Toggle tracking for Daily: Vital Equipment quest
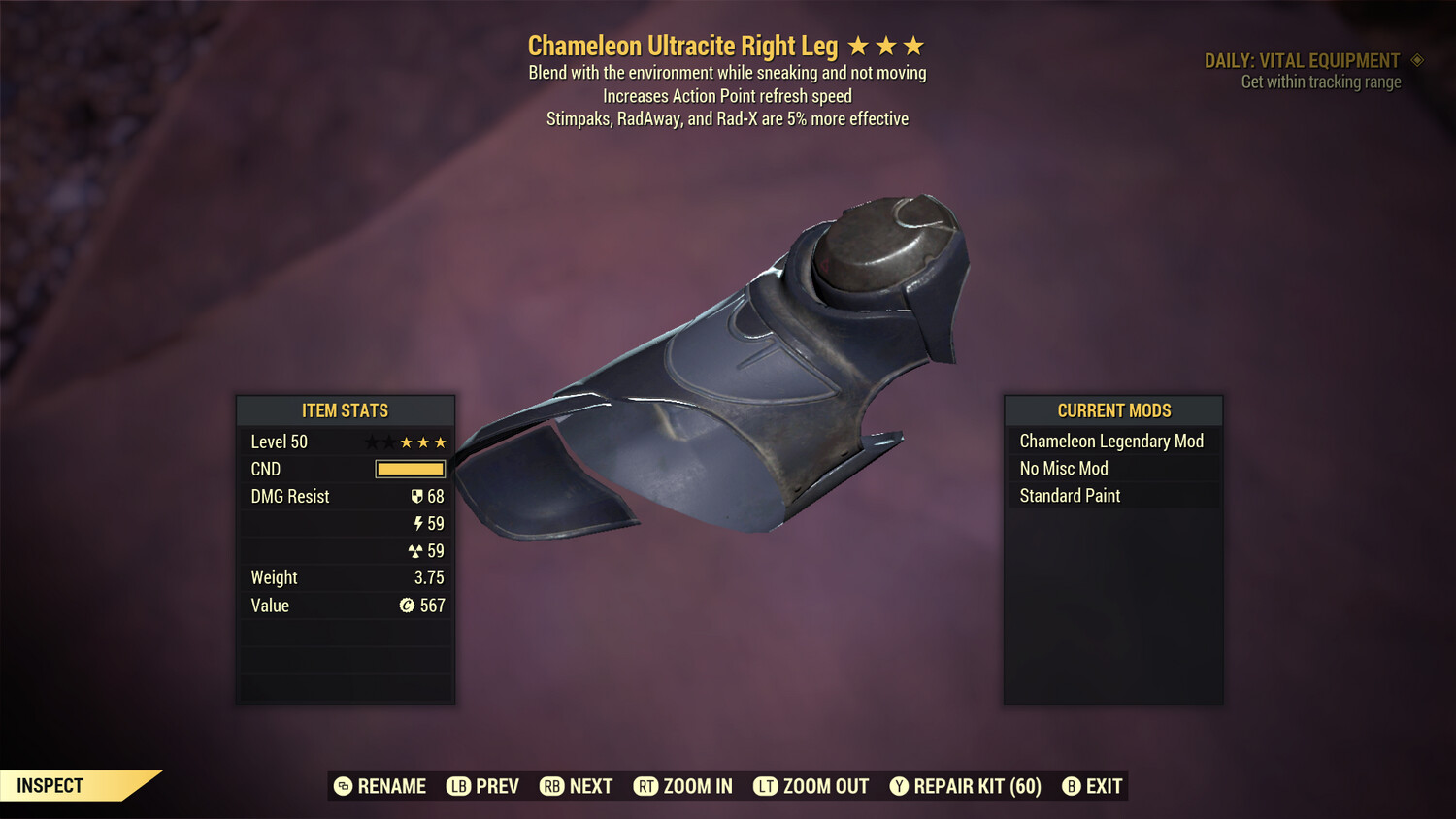Viewport: 1456px width, 819px height. 1309,60
